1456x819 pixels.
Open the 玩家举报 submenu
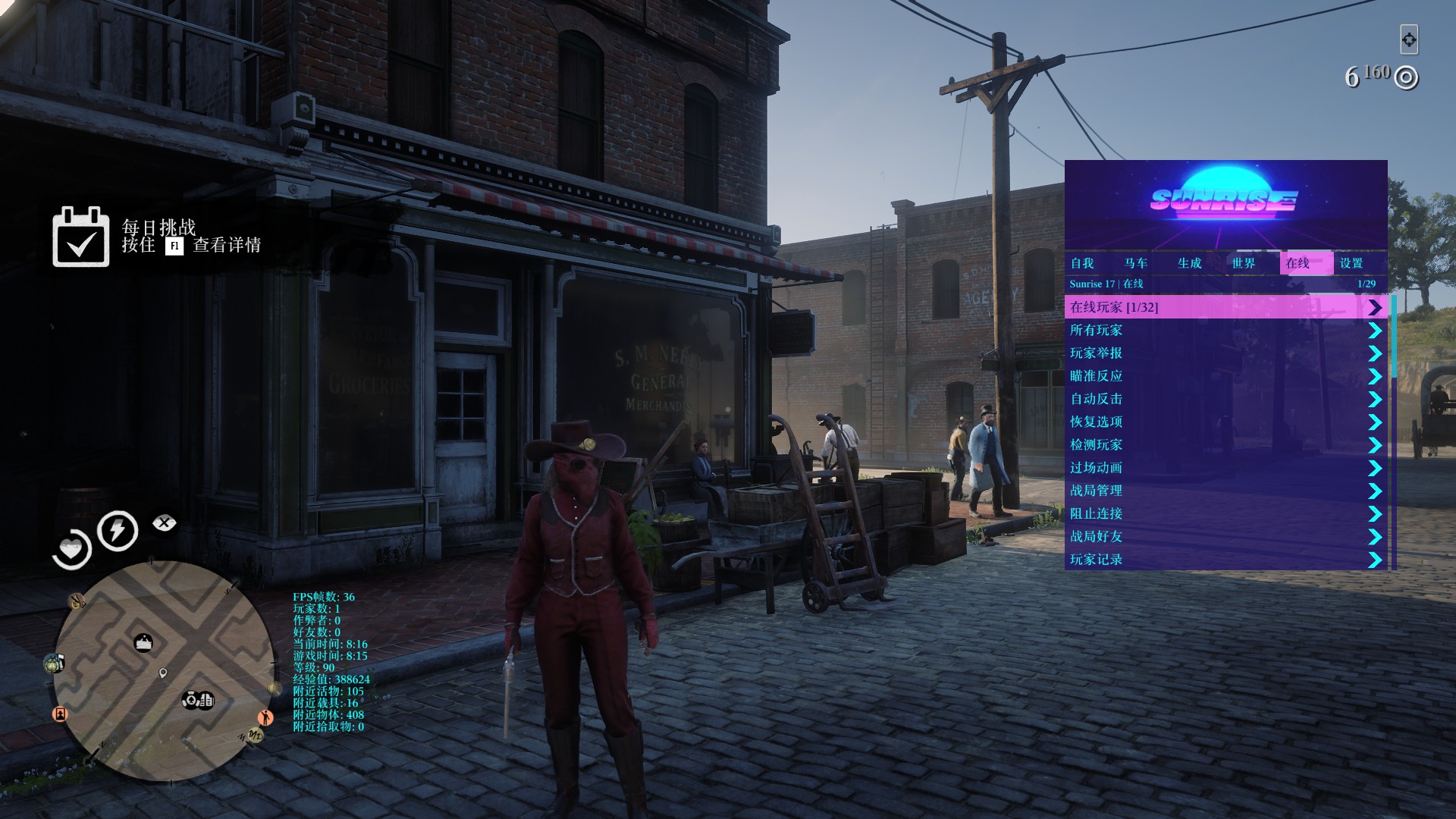[1096, 353]
